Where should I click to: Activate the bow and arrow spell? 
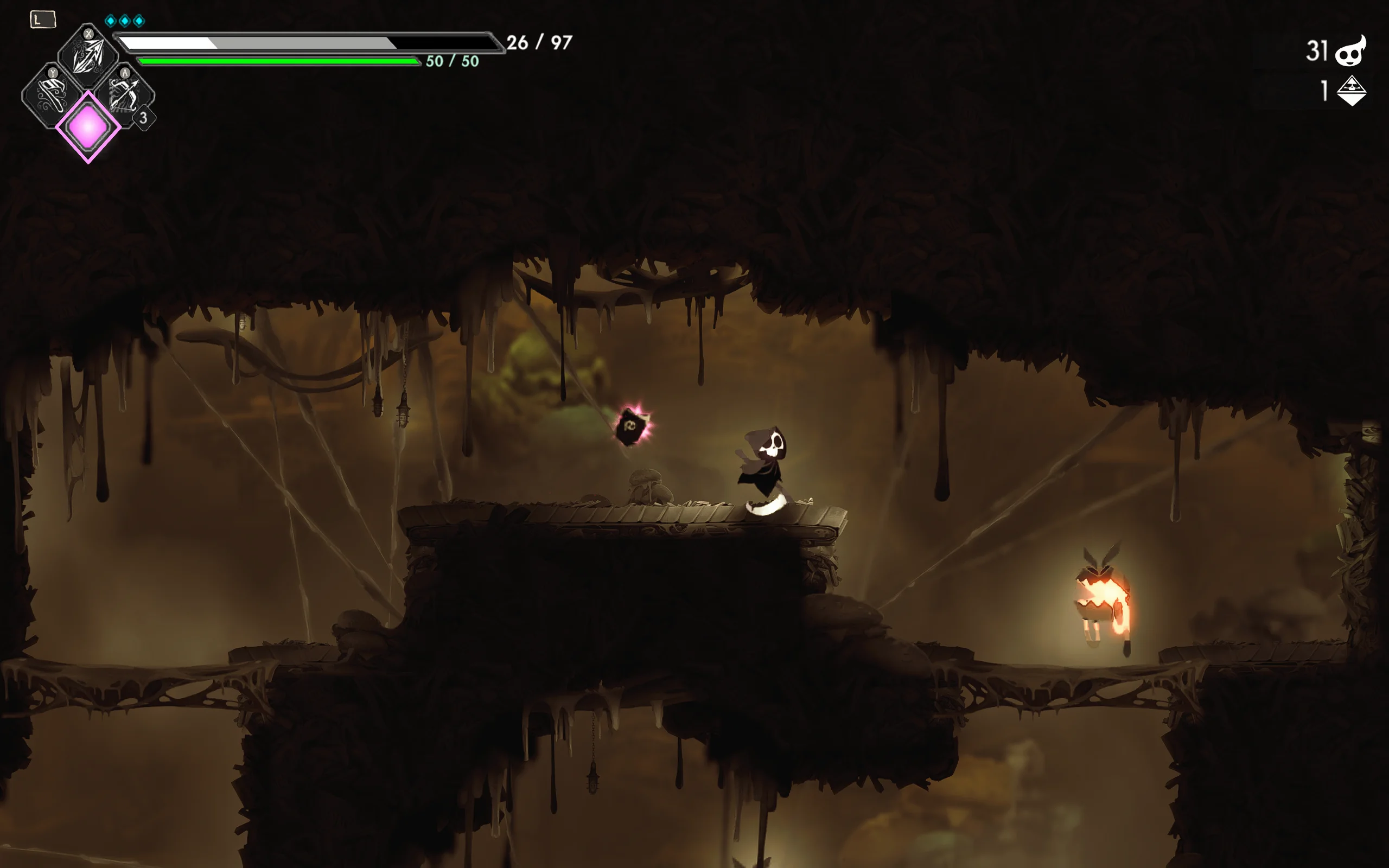pos(125,94)
